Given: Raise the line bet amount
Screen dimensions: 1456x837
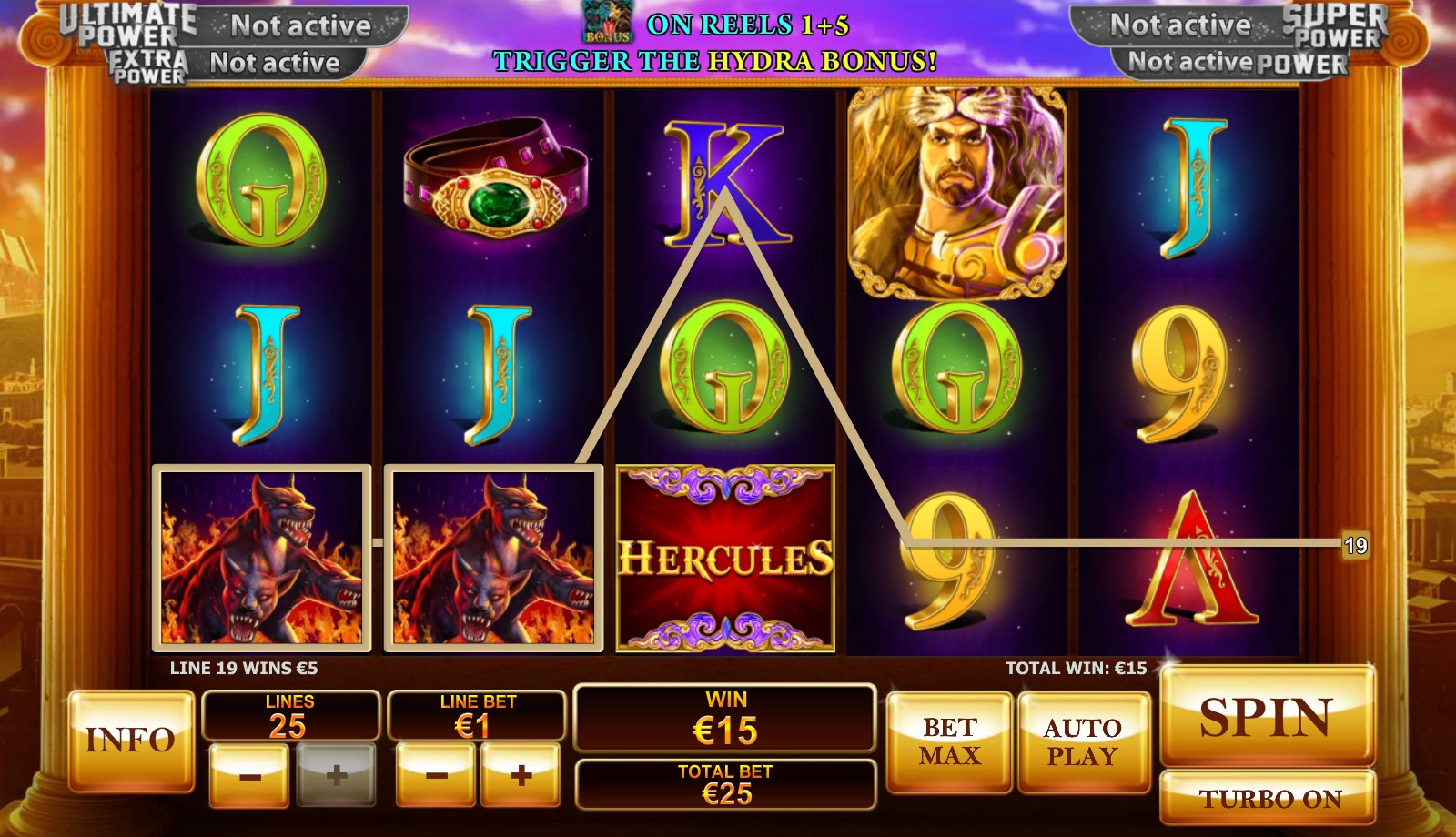Looking at the screenshot, I should pyautogui.click(x=521, y=775).
